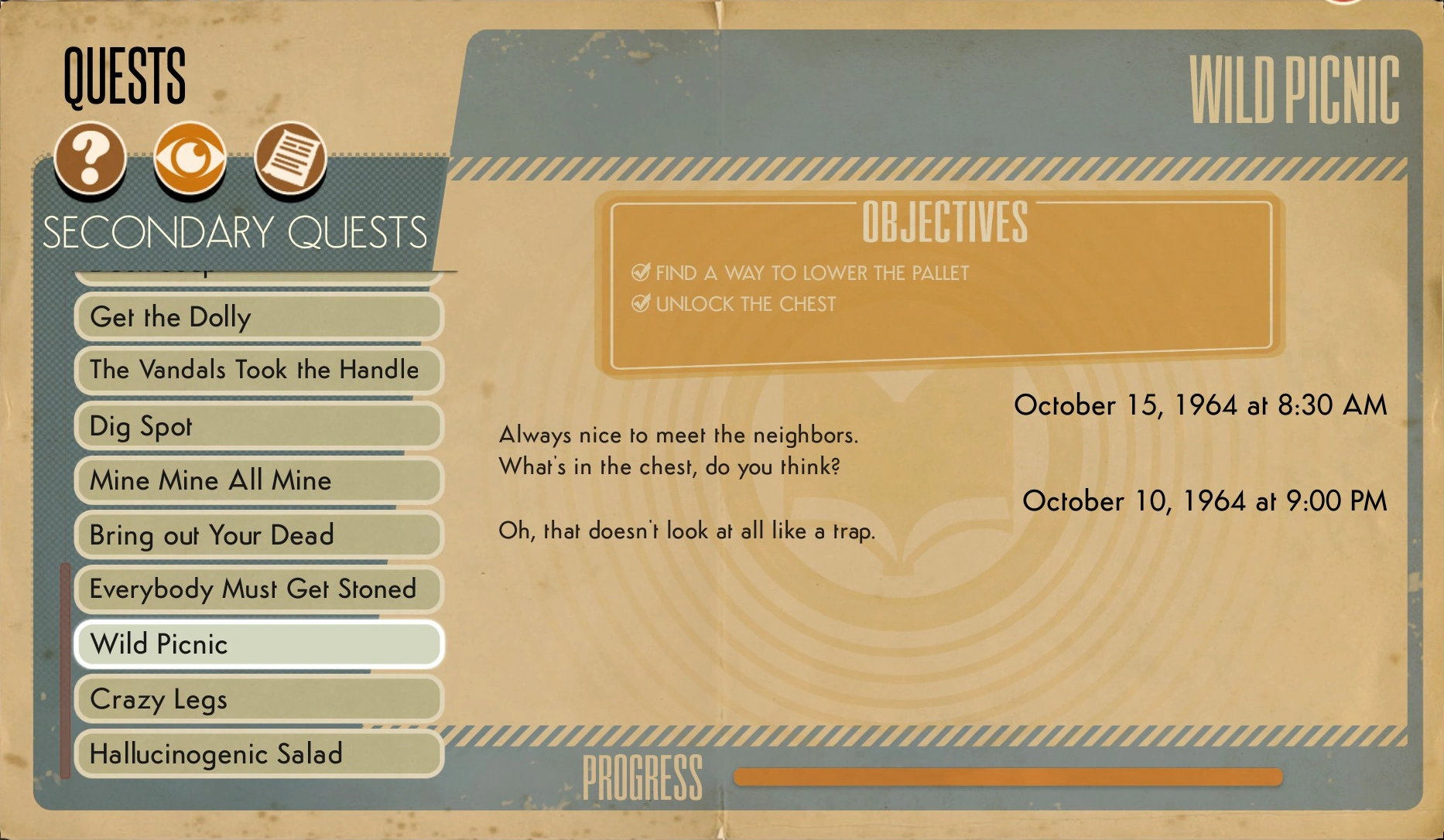The height and width of the screenshot is (840, 1444).
Task: Click the checkmark beside 'Unlock the chest'
Action: (x=639, y=303)
